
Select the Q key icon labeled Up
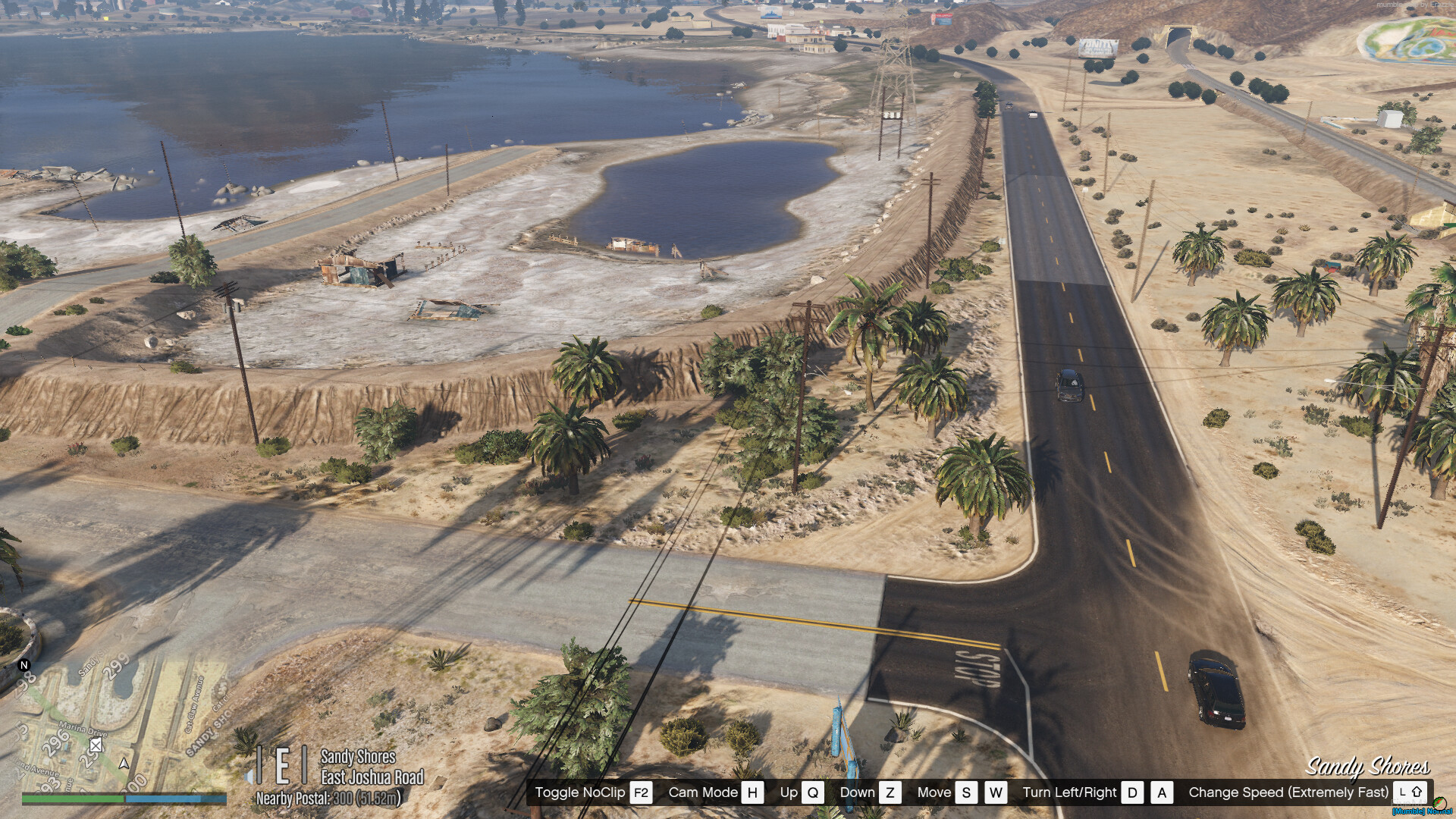click(812, 792)
